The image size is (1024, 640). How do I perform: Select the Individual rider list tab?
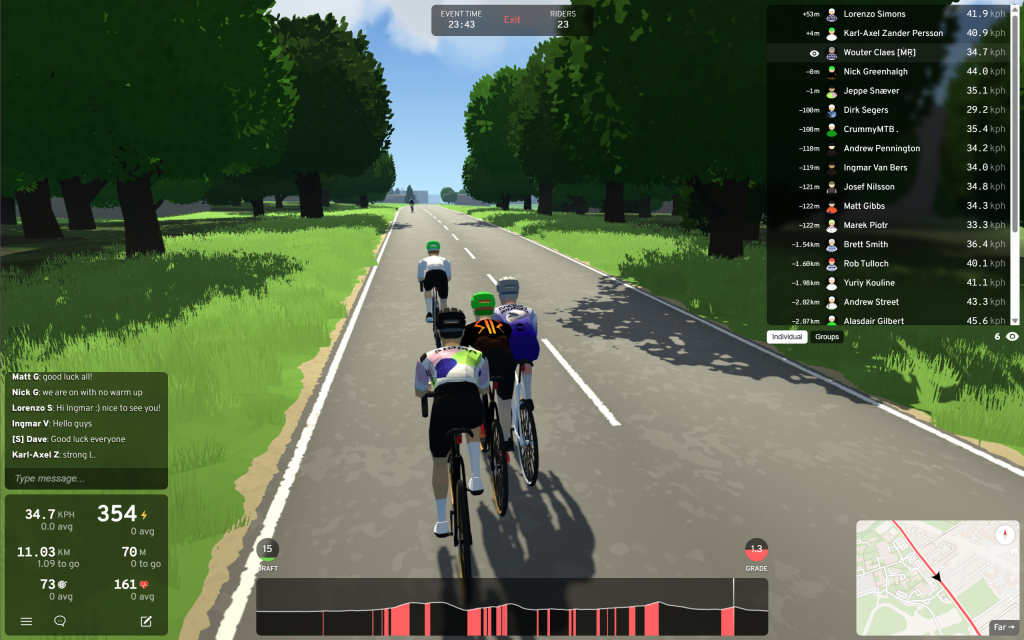[x=787, y=337]
